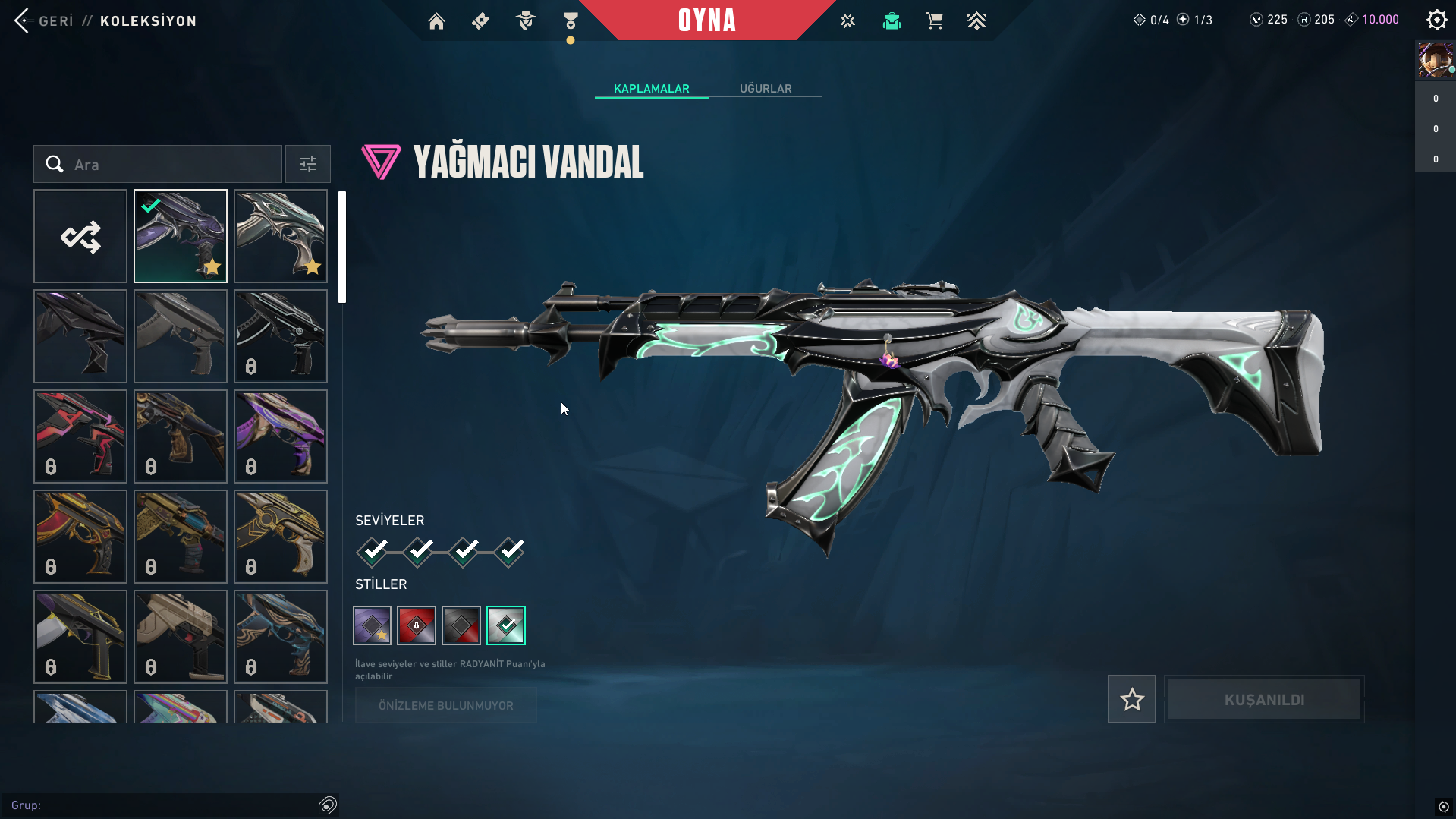This screenshot has width=1456, height=819.
Task: Go back to the collection screen
Action: (x=44, y=20)
